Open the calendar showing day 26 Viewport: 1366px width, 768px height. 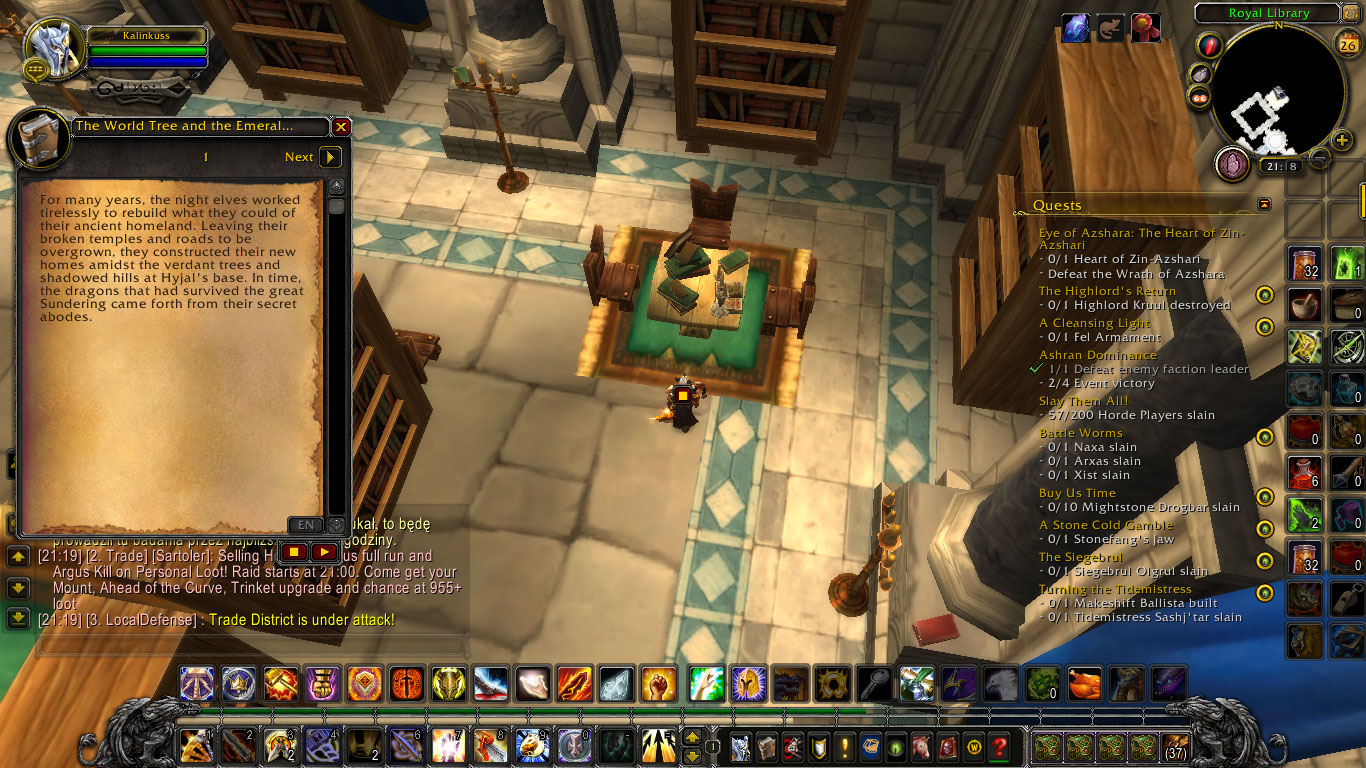coord(1346,42)
